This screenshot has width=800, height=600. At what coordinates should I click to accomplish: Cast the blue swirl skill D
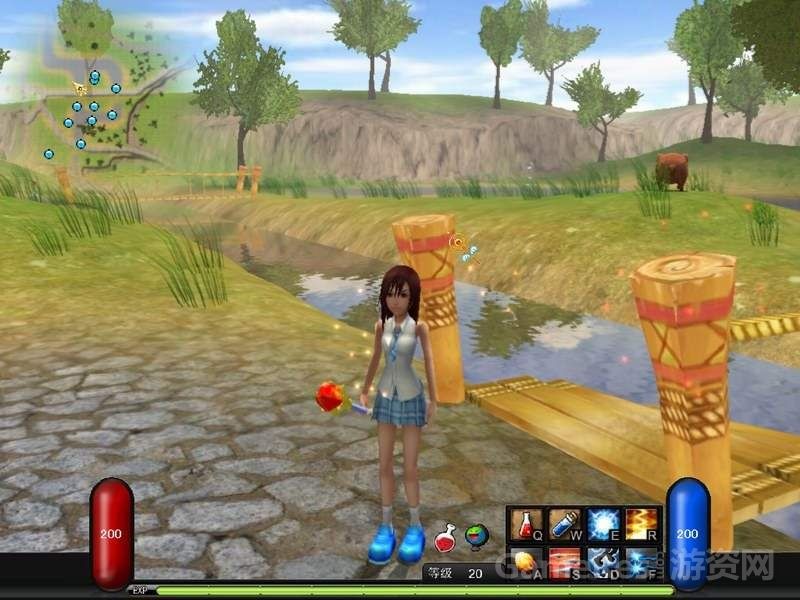603,562
